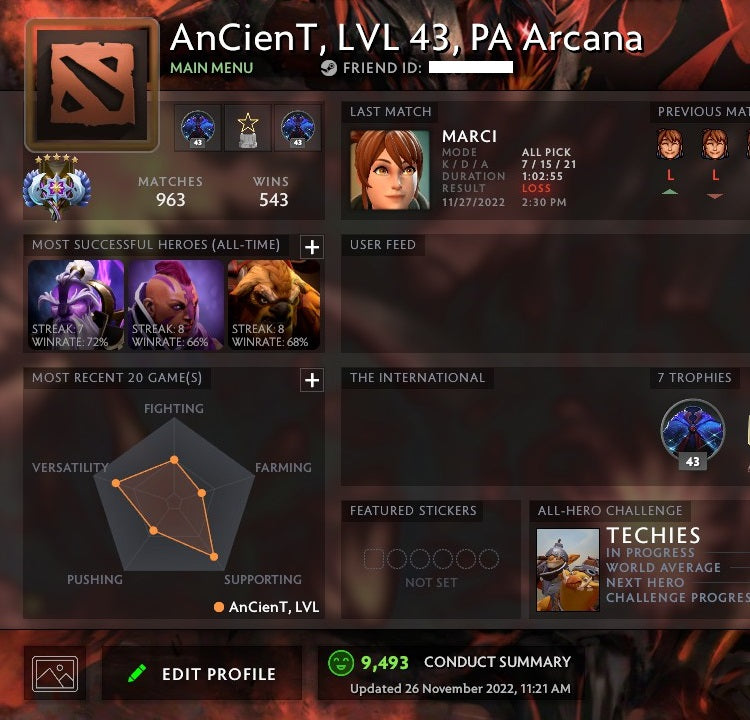Image resolution: width=750 pixels, height=720 pixels.
Task: Open the Techies All-Hero Challenge portrait
Action: pos(567,570)
